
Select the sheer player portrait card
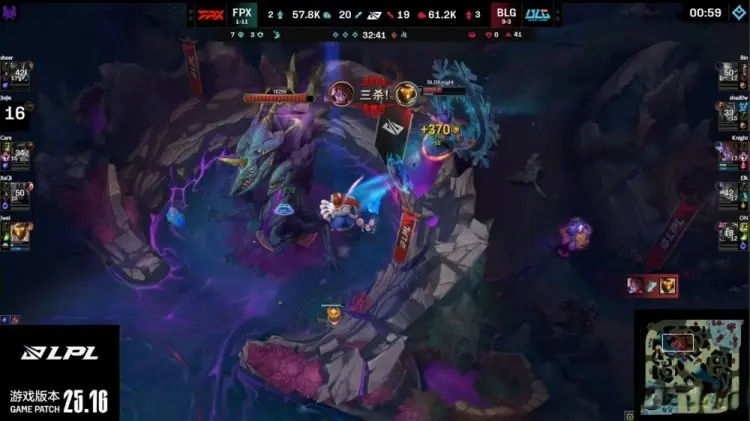pos(20,75)
